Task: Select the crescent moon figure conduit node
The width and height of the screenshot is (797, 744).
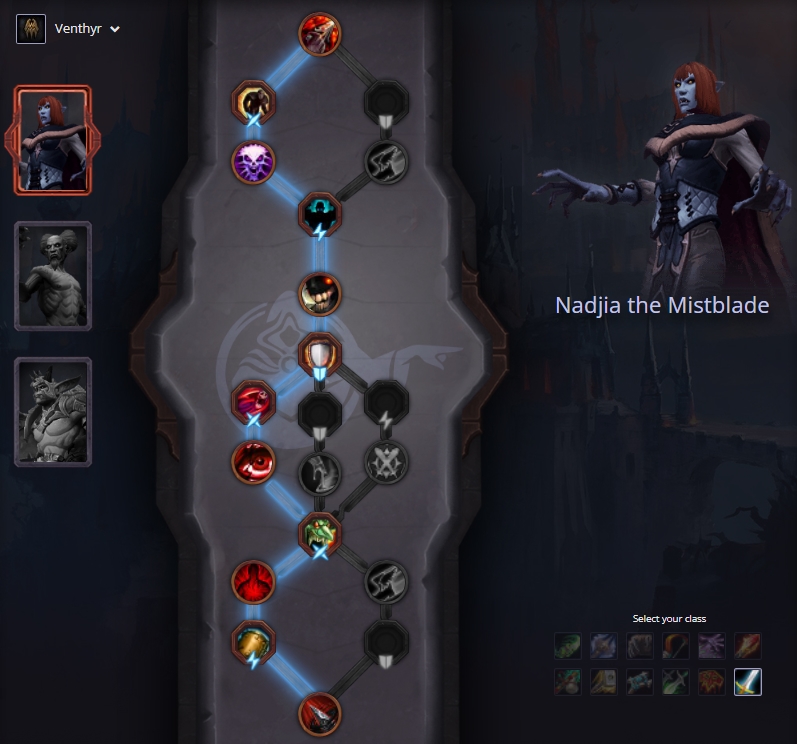Action: coord(253,101)
